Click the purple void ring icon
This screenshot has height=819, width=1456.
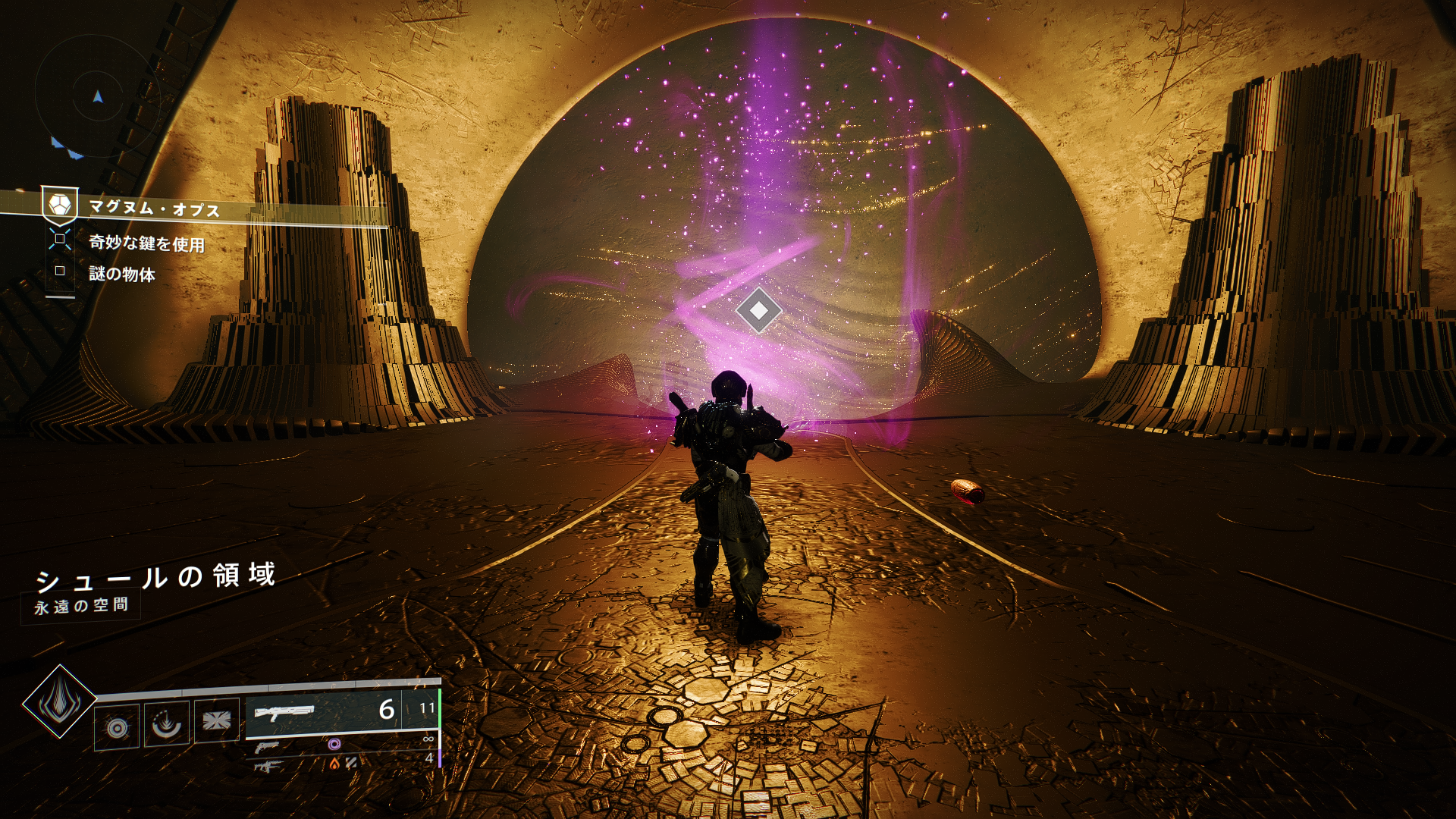pyautogui.click(x=334, y=745)
